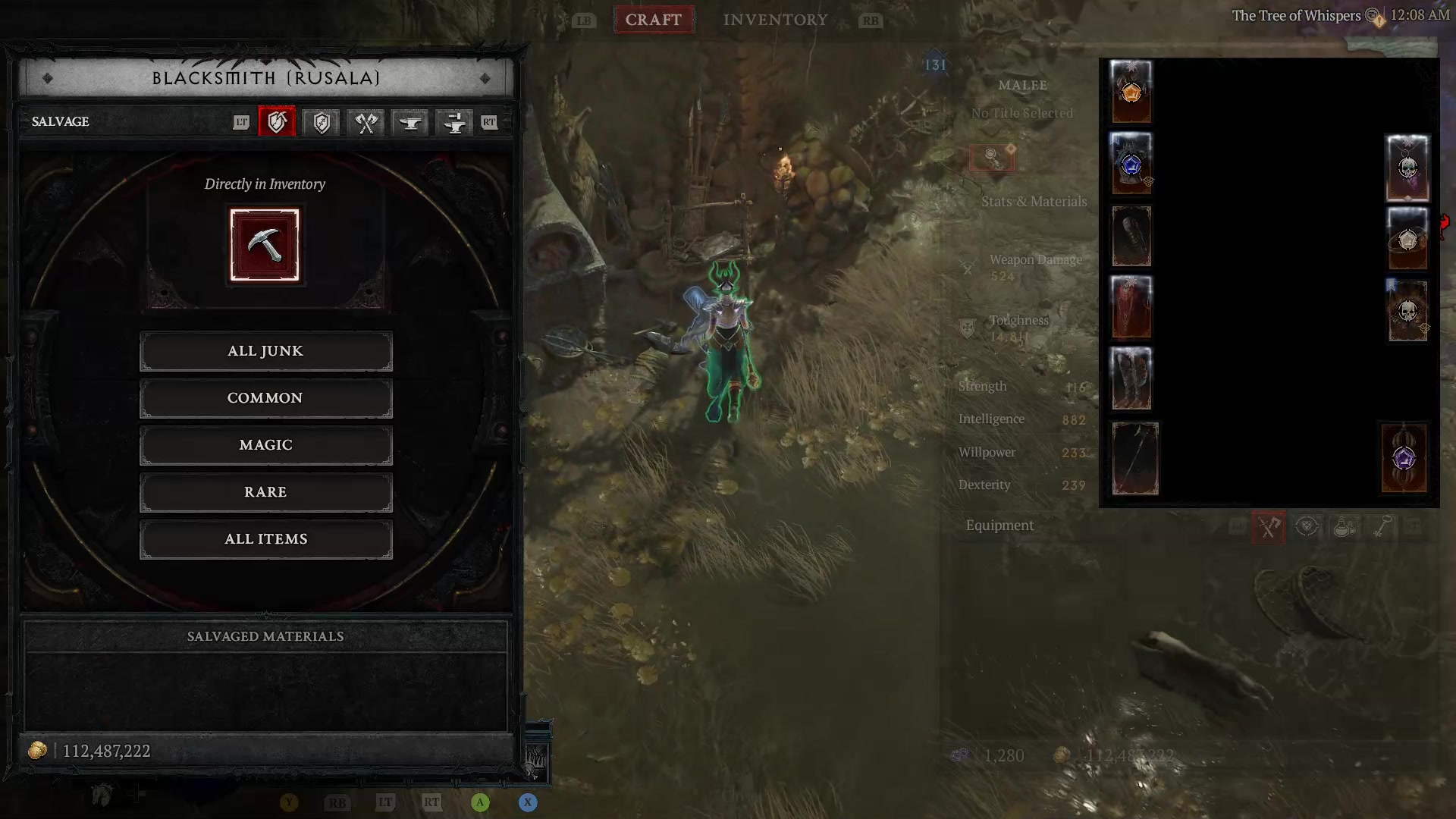
Task: Open the Tempering anvil icon
Action: (x=409, y=122)
